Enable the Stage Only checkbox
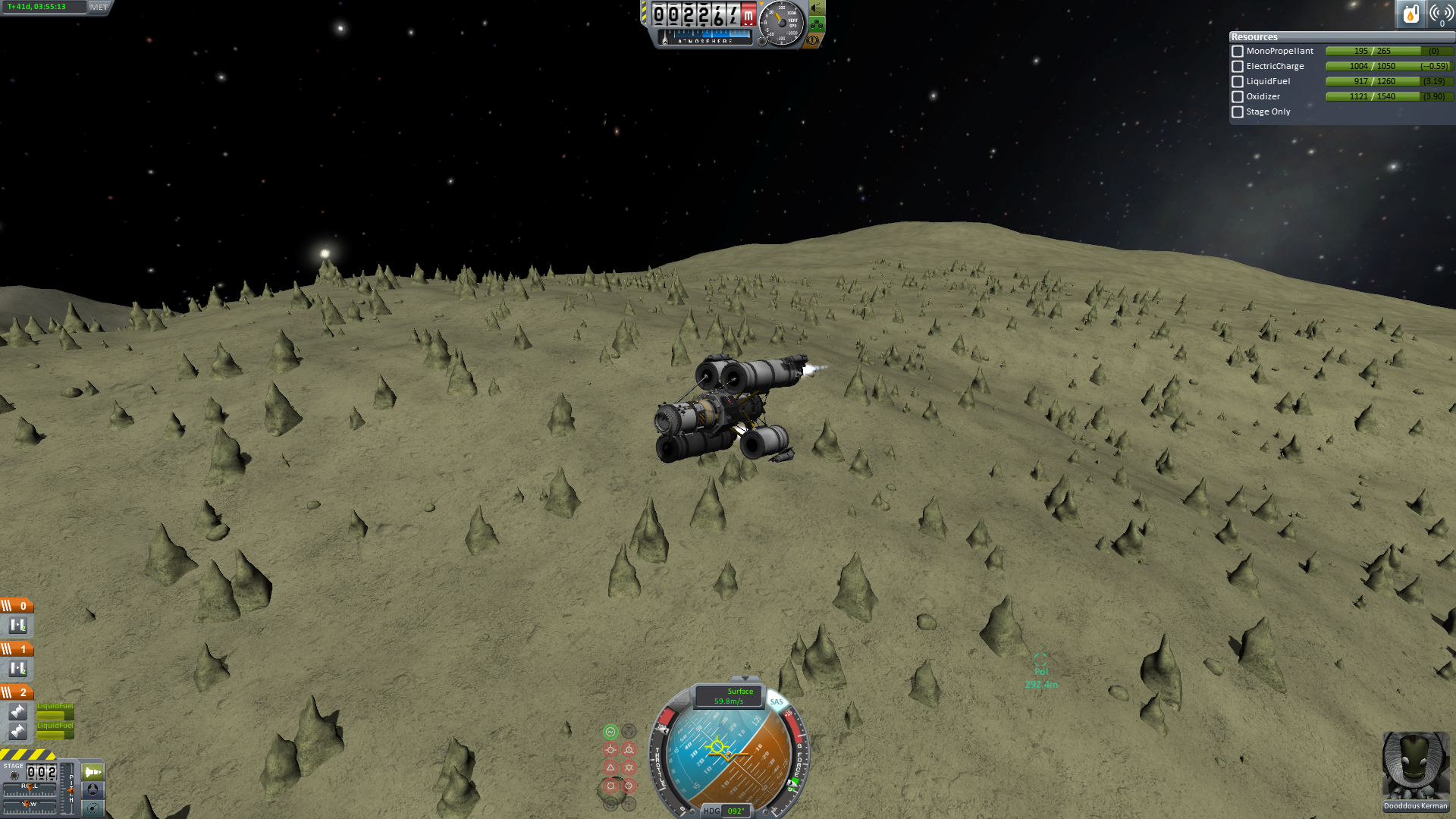The image size is (1456, 819). click(x=1238, y=112)
